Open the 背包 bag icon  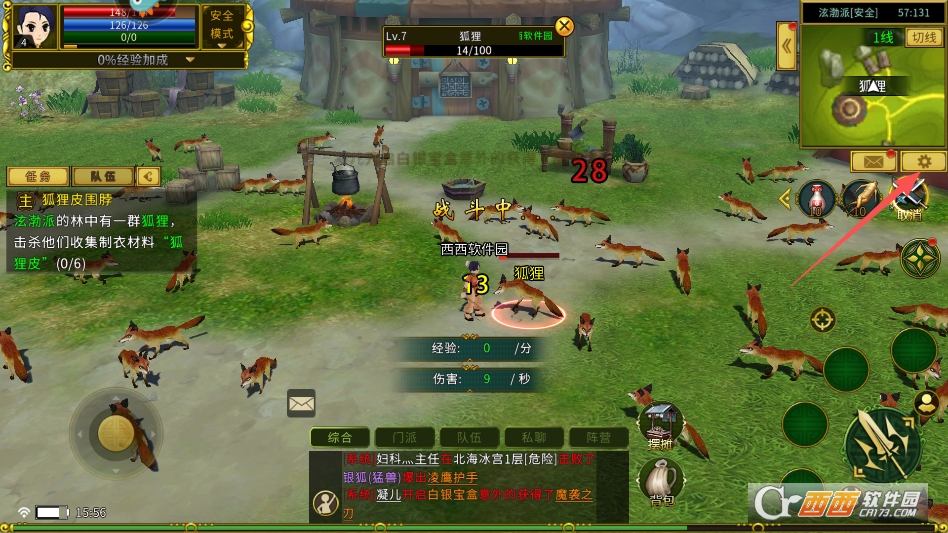pyautogui.click(x=661, y=480)
